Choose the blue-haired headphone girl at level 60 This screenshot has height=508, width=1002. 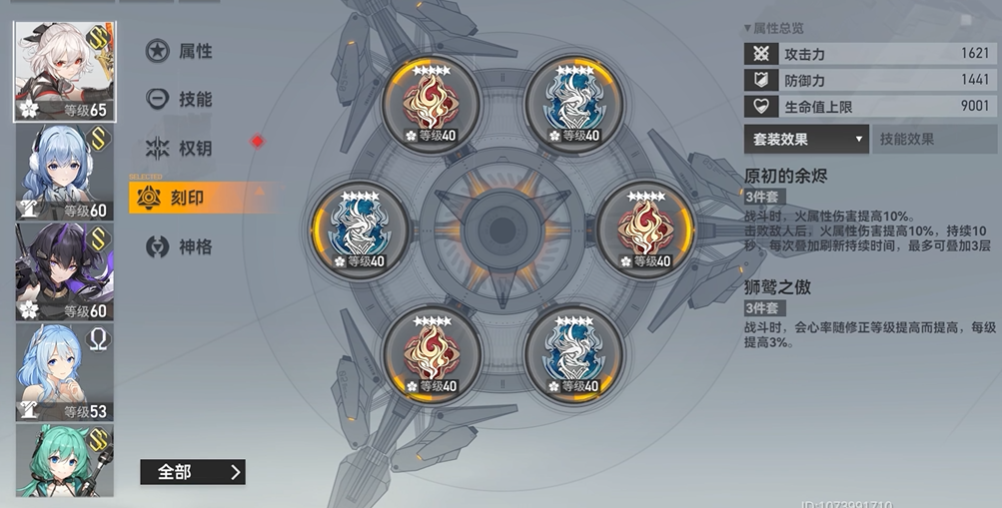64,172
